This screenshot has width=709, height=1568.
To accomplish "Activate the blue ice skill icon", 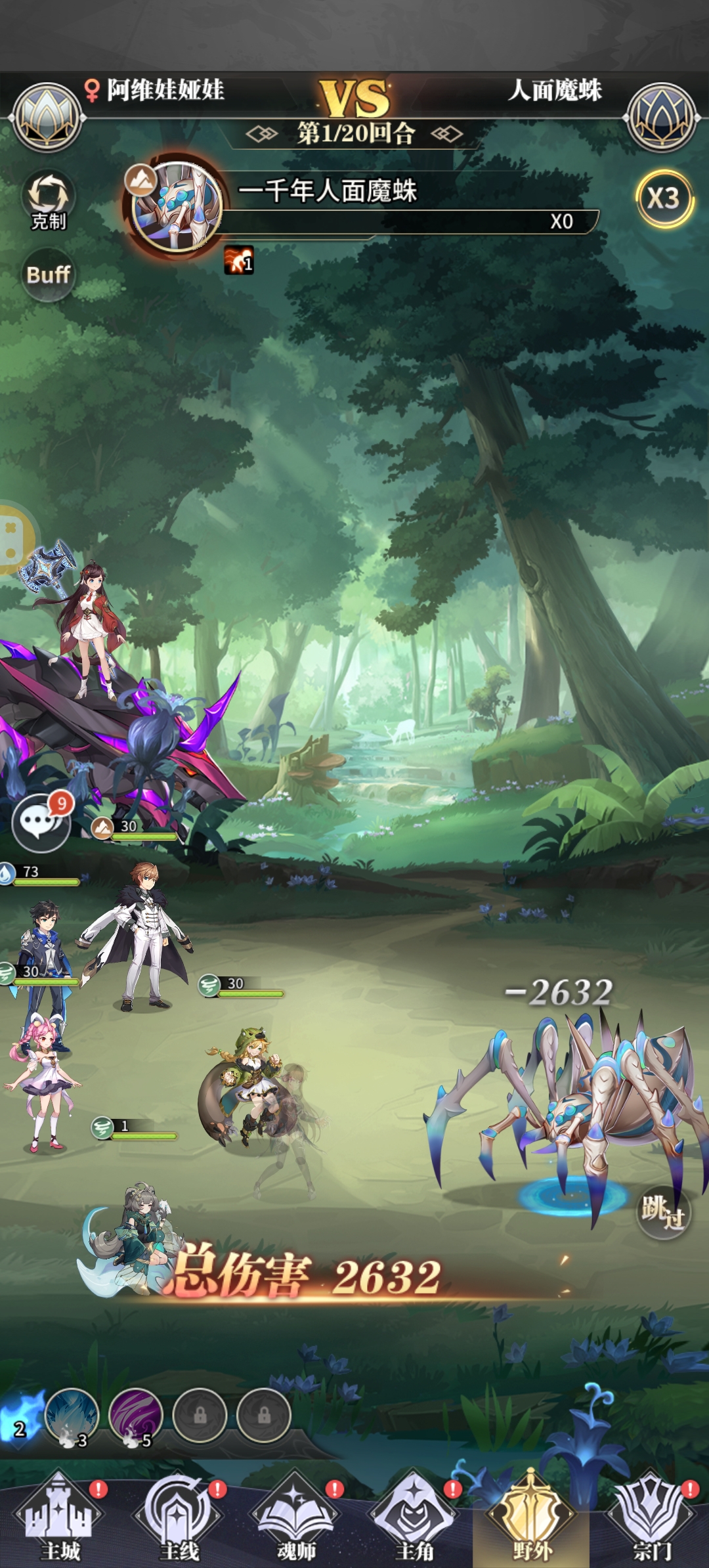I will pos(72,1416).
